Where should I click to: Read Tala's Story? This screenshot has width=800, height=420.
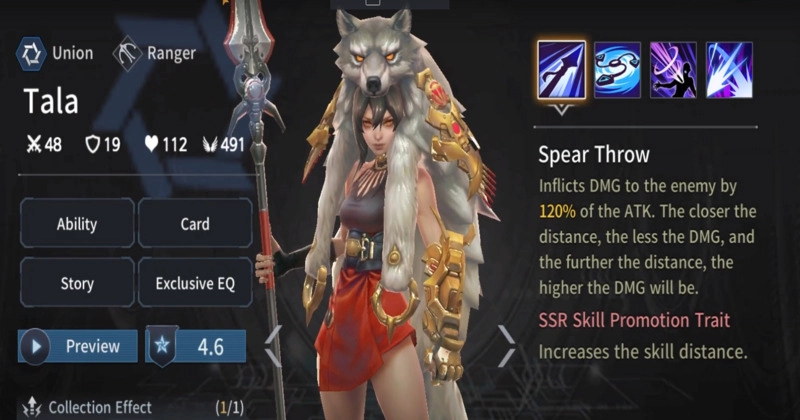[76, 283]
